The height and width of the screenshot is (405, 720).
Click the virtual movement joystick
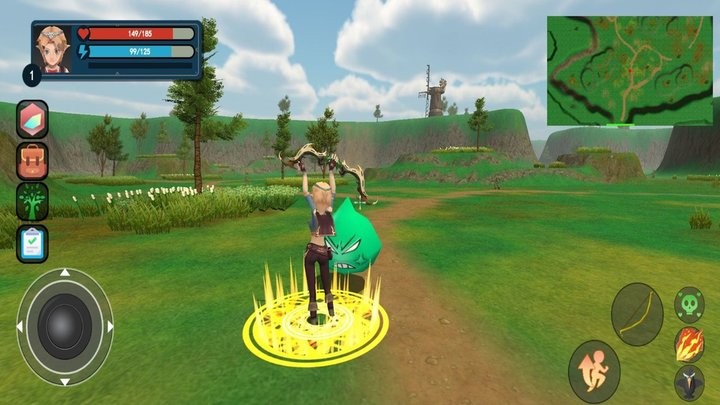65,326
